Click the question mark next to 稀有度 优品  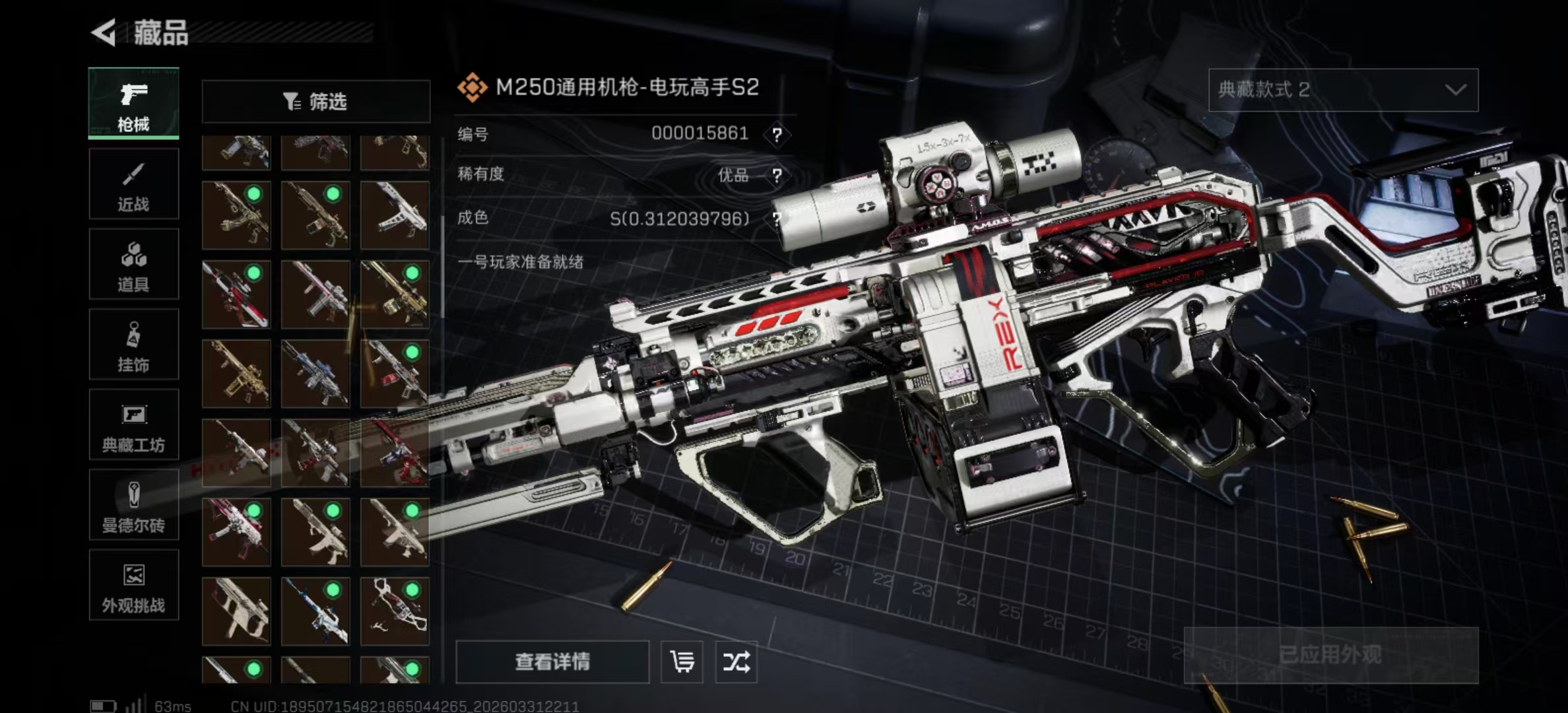[779, 176]
